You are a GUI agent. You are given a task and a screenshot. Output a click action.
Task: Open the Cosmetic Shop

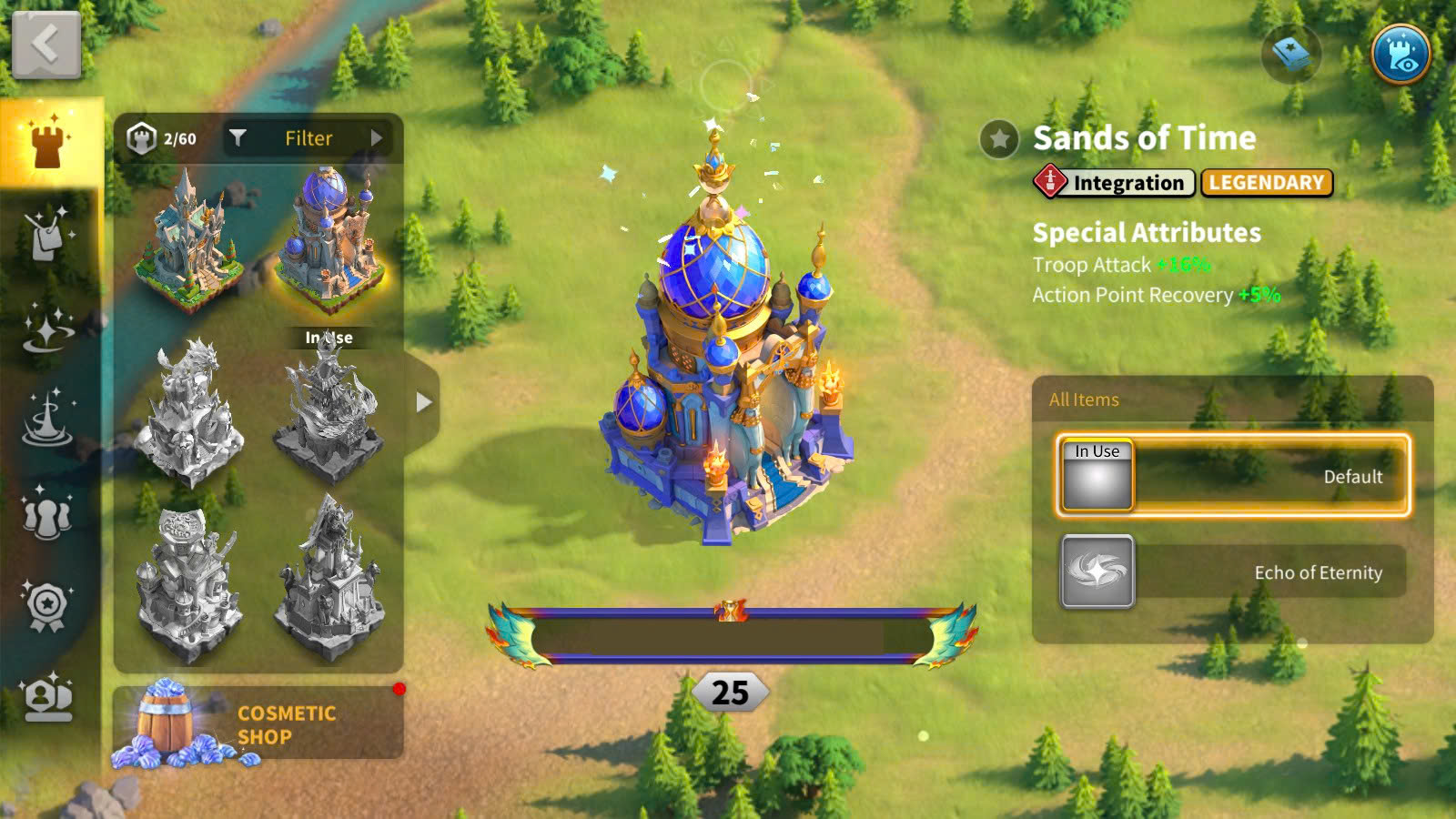coord(258,723)
